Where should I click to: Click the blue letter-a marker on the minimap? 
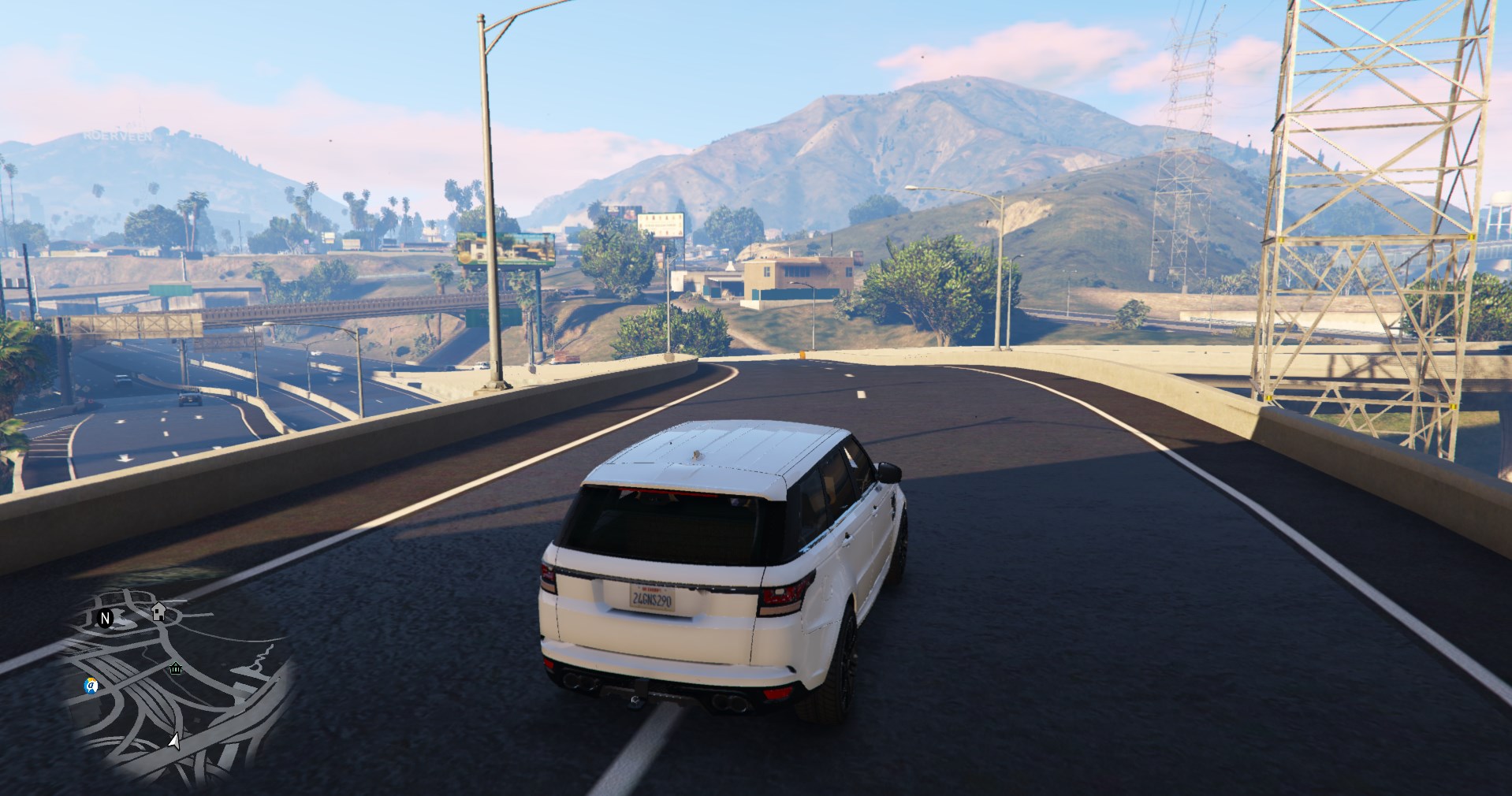click(x=91, y=686)
